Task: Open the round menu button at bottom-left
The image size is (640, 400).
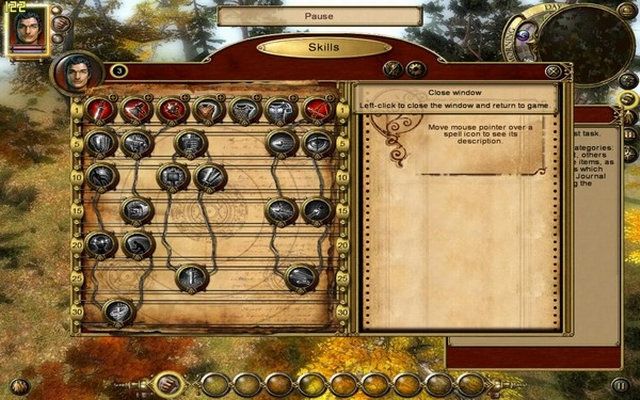Action: pyautogui.click(x=18, y=385)
